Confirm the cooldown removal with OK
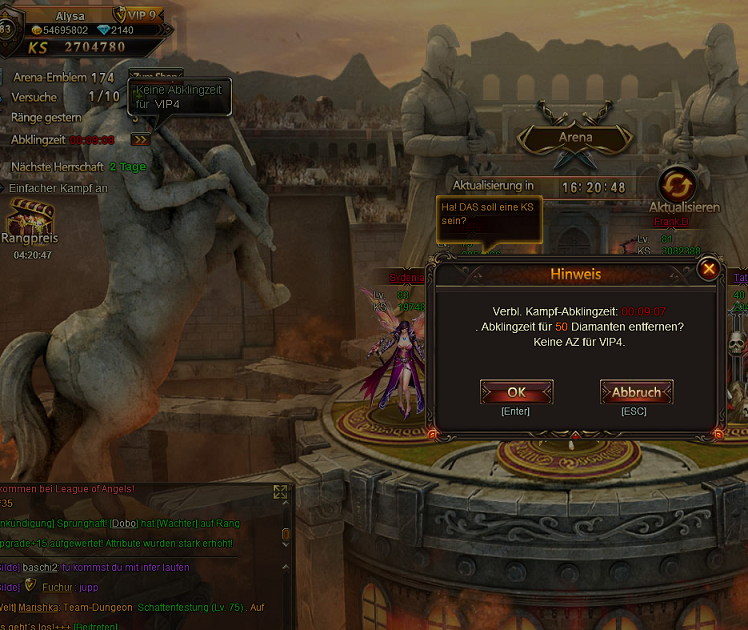748x630 pixels. pyautogui.click(x=516, y=391)
